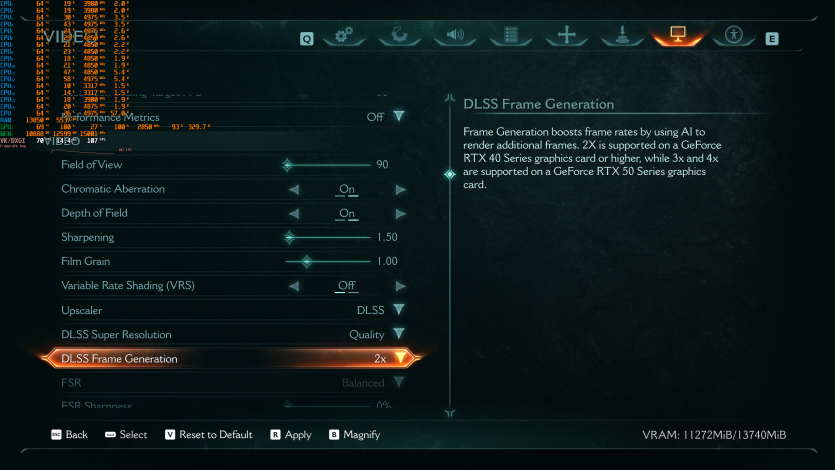835x470 pixels.
Task: Switch to the list interface tab
Action: tap(511, 36)
